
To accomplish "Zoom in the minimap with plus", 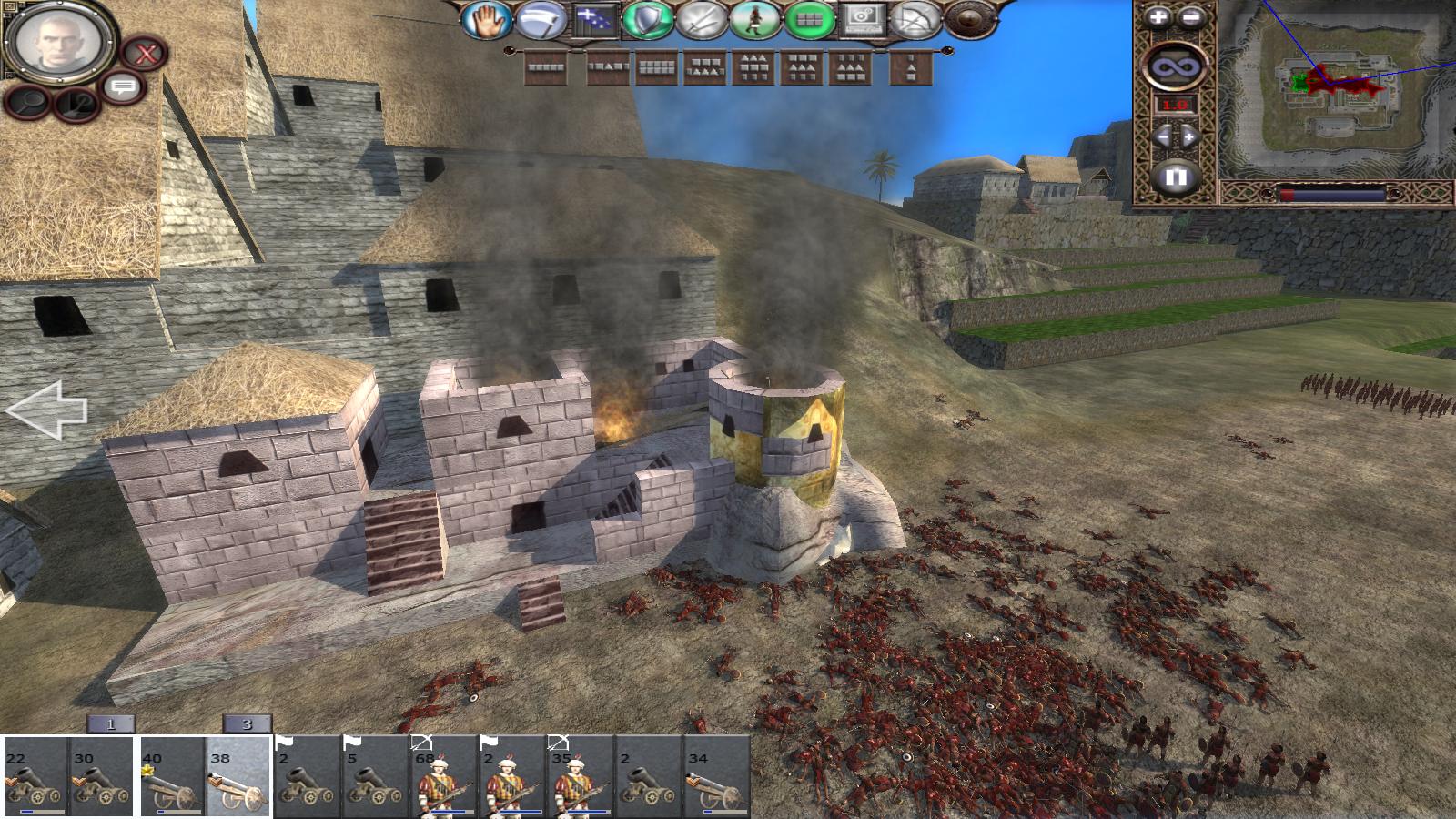I will (1157, 17).
